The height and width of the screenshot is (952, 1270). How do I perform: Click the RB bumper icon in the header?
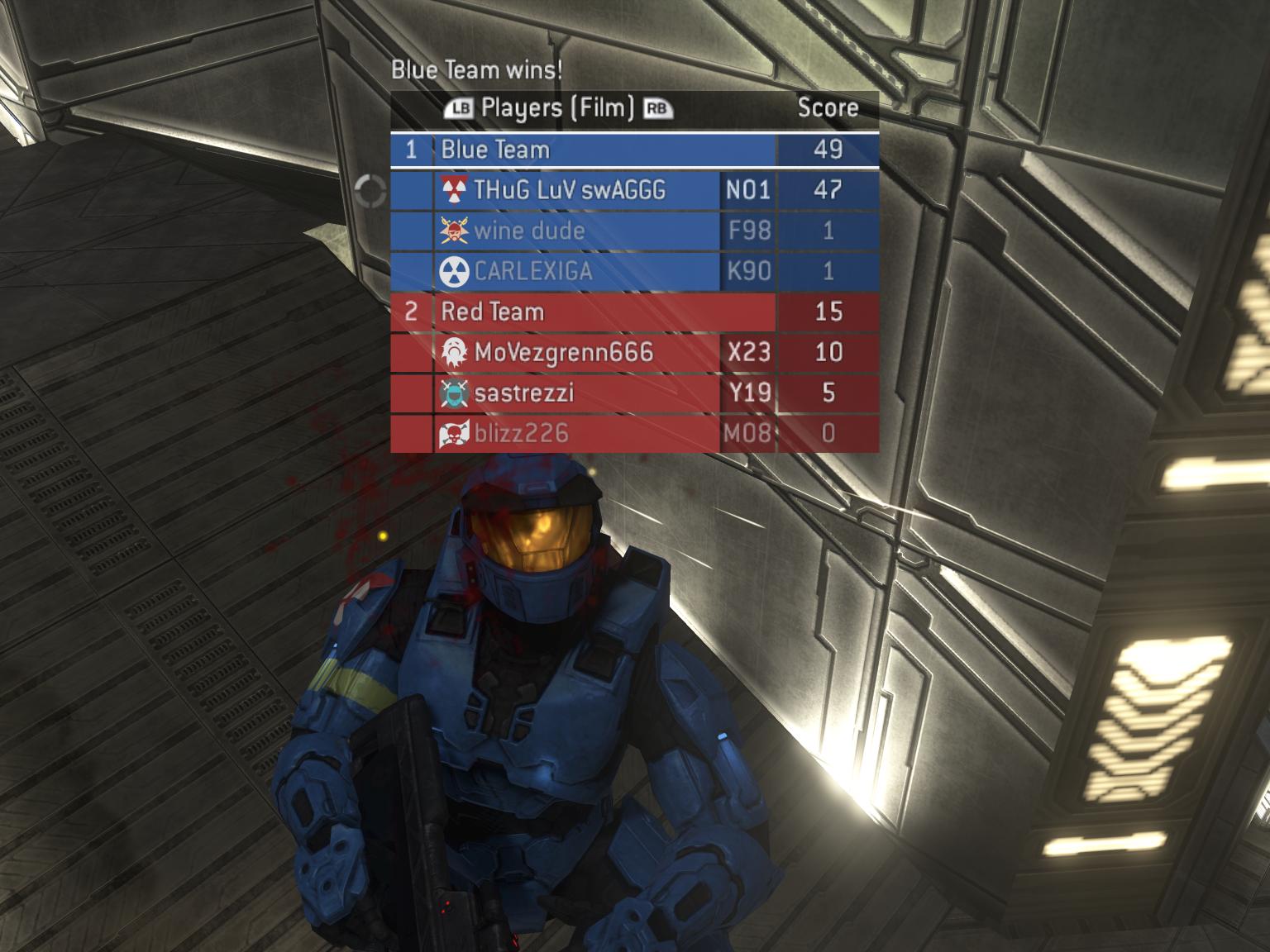point(656,107)
